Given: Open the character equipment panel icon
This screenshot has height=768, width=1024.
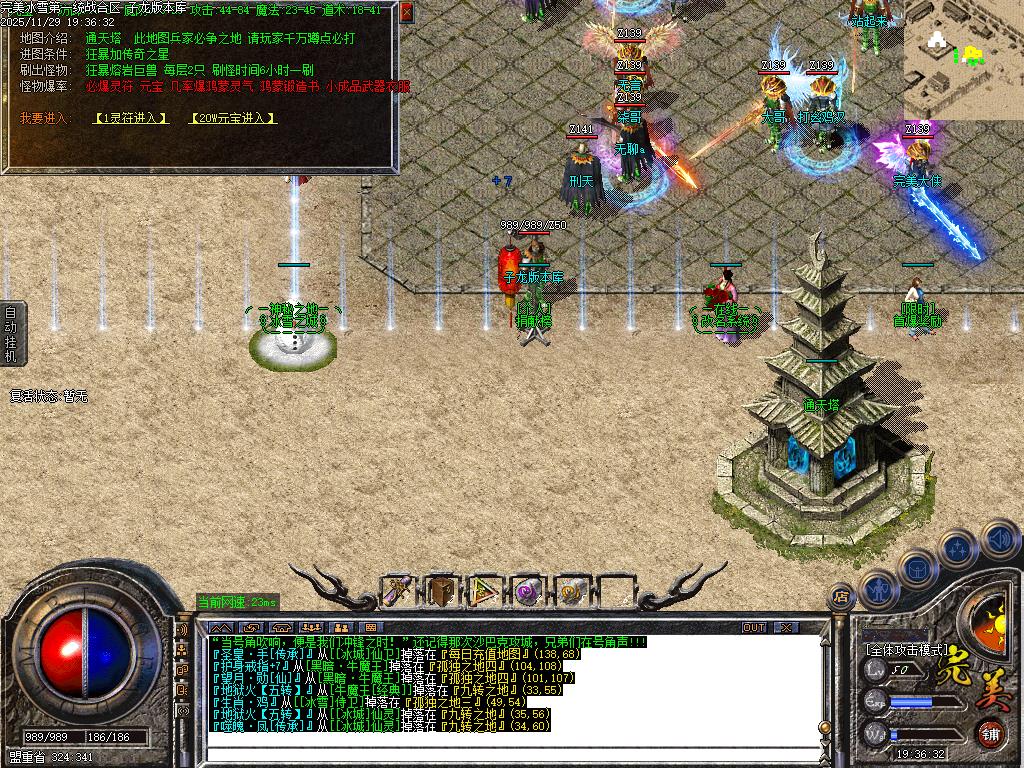Looking at the screenshot, I should pos(879,589).
